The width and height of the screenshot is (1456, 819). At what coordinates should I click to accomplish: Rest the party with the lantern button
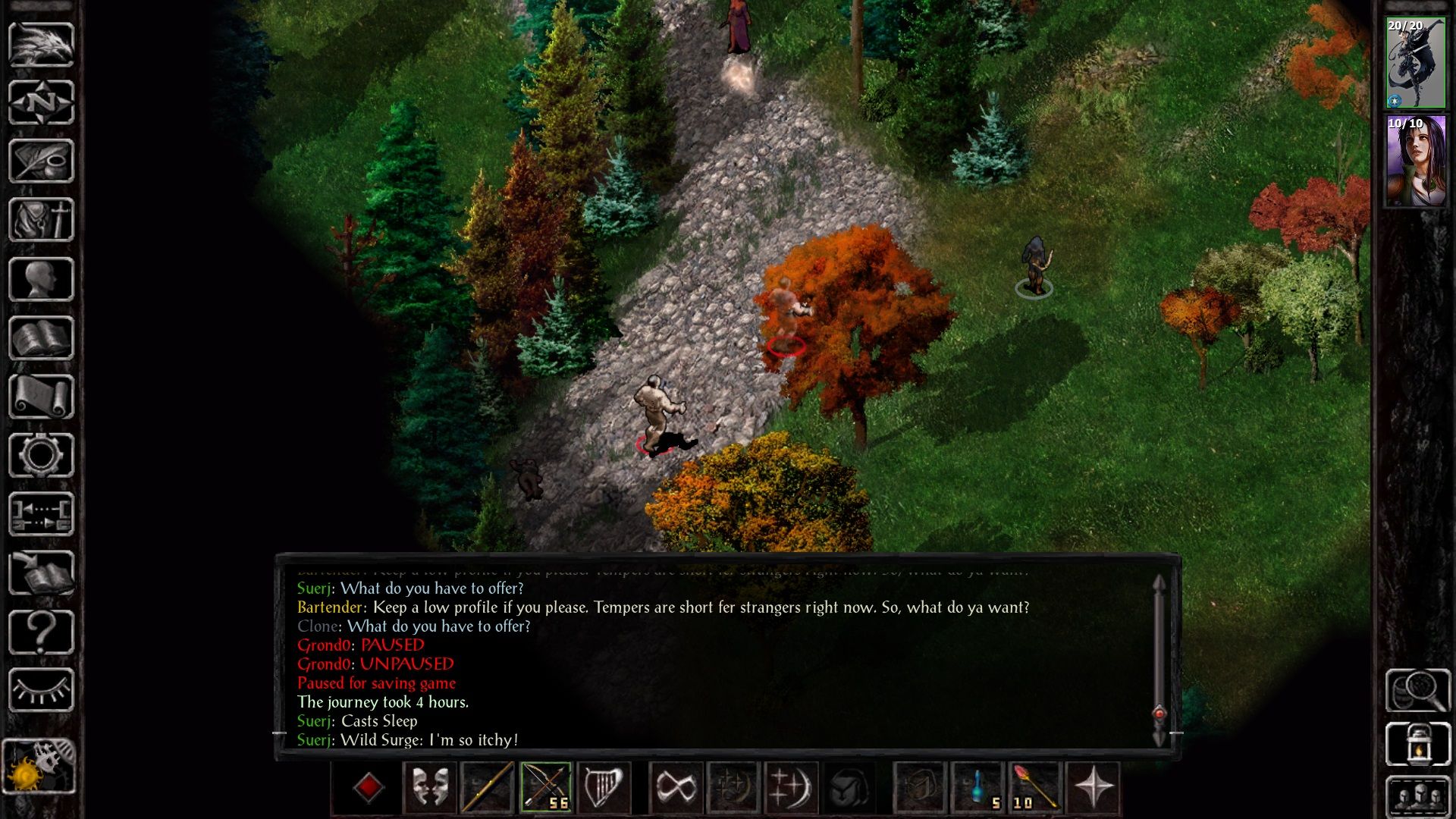pos(1417,745)
